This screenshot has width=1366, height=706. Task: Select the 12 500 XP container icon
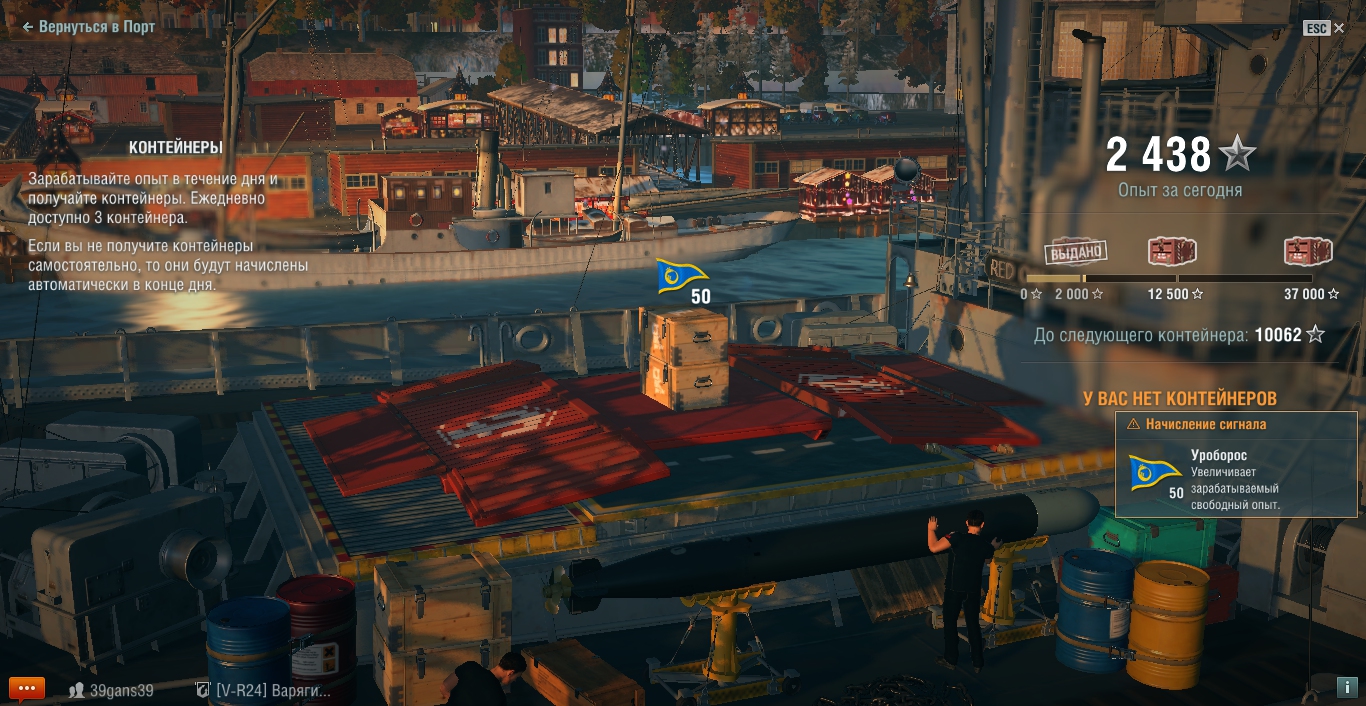click(1172, 252)
